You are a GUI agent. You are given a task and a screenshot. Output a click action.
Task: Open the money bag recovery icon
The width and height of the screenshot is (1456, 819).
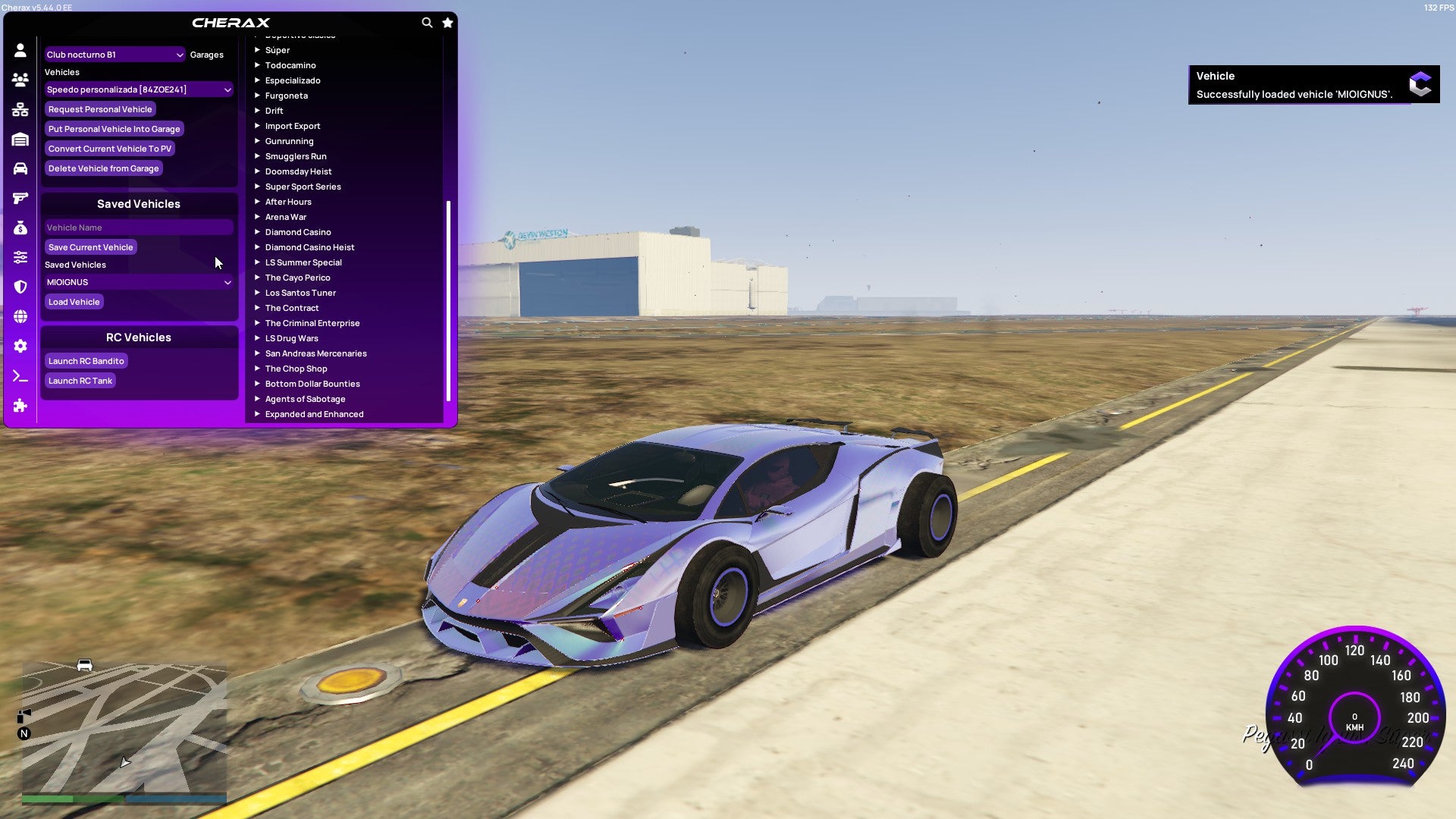pyautogui.click(x=20, y=226)
